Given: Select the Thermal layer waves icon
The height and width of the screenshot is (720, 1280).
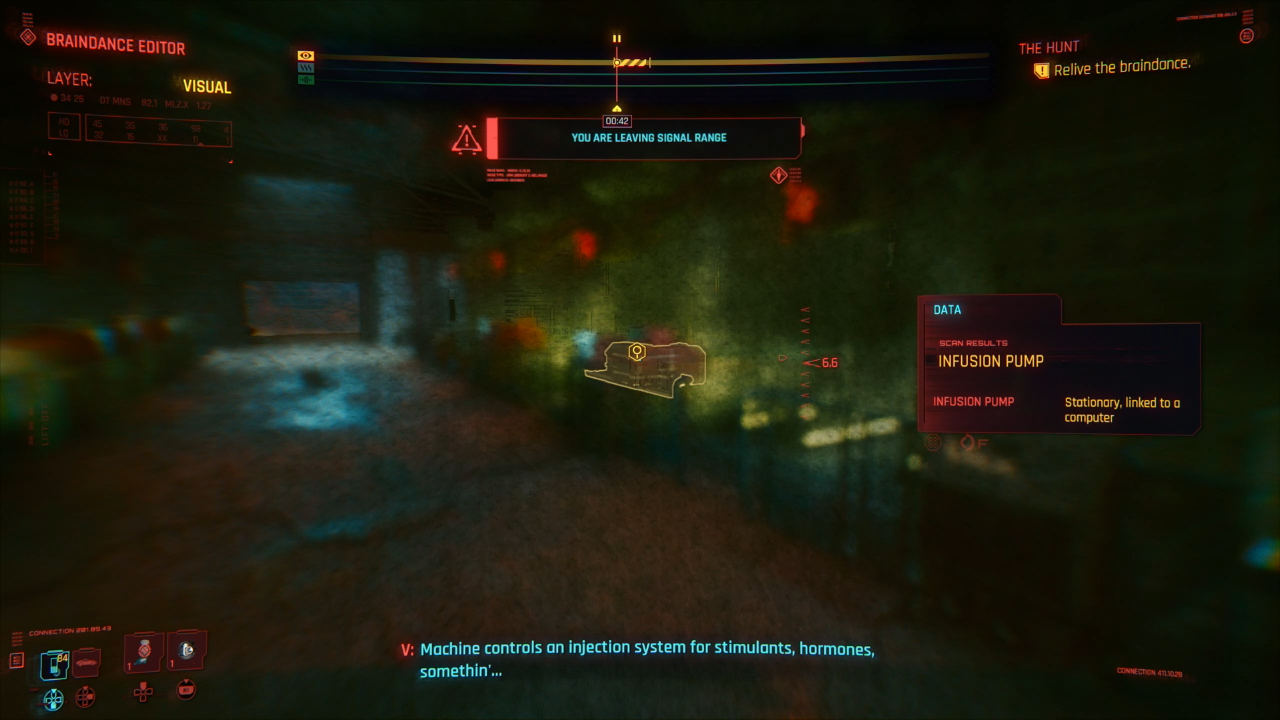Looking at the screenshot, I should pos(306,67).
